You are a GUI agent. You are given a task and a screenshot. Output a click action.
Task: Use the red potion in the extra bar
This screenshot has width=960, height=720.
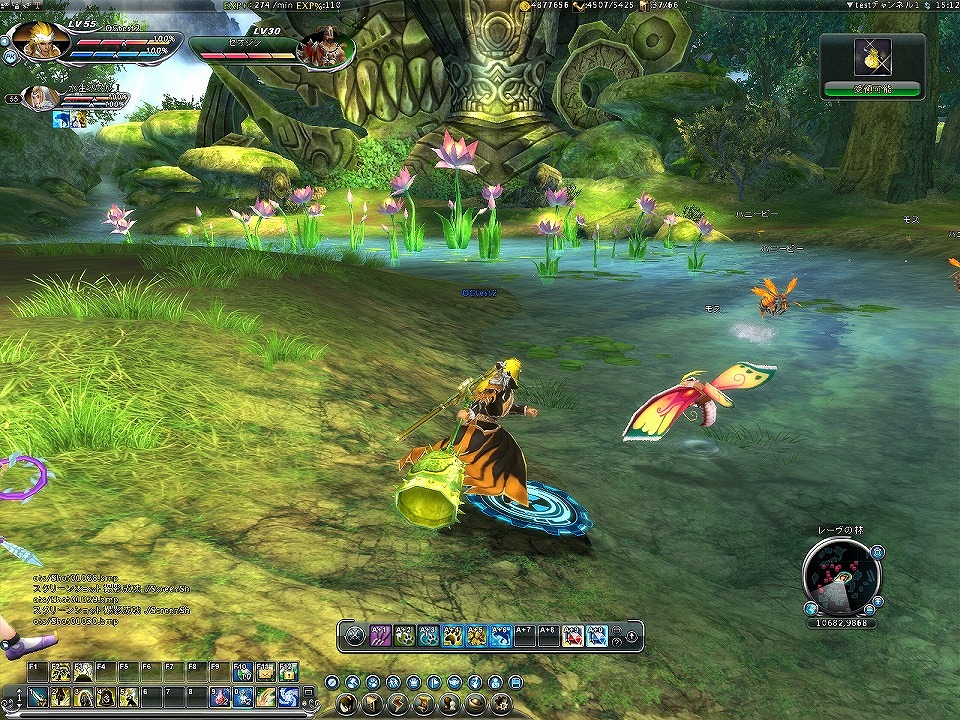pyautogui.click(x=572, y=635)
